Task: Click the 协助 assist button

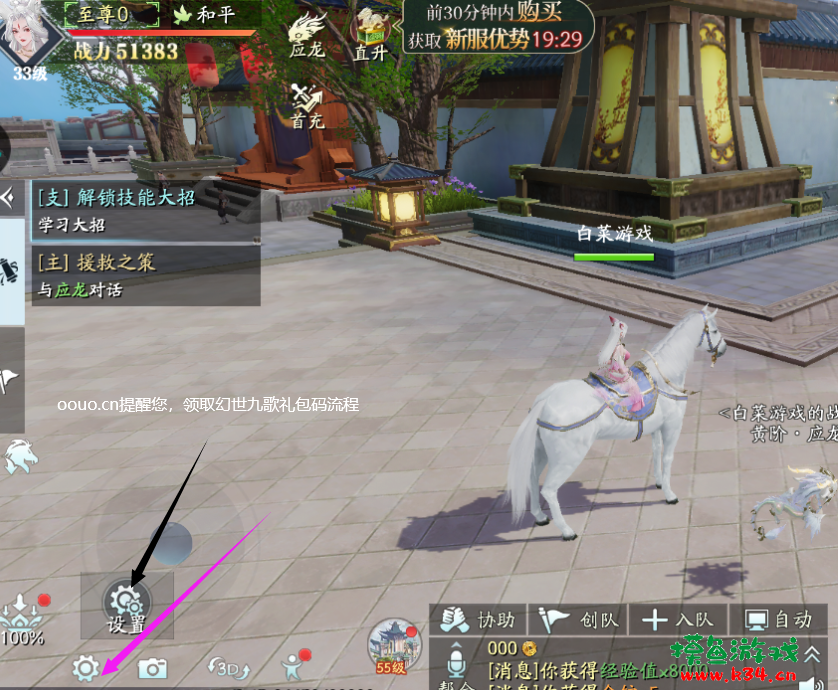Action: (x=480, y=620)
